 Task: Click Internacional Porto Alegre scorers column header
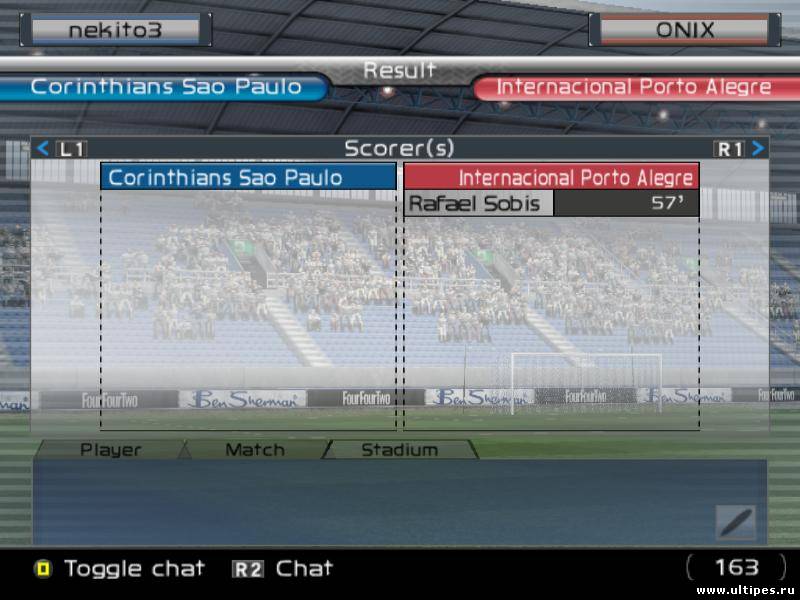click(551, 178)
